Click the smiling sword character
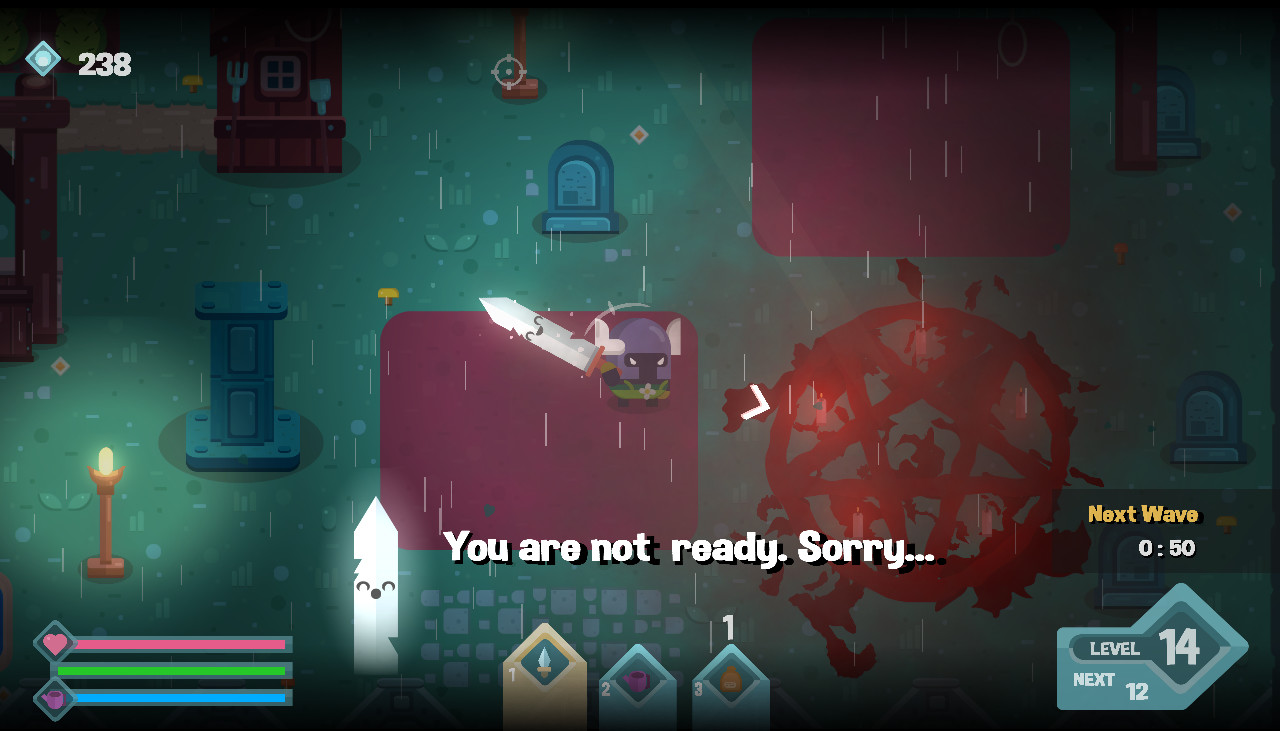1280x731 pixels. tap(376, 588)
